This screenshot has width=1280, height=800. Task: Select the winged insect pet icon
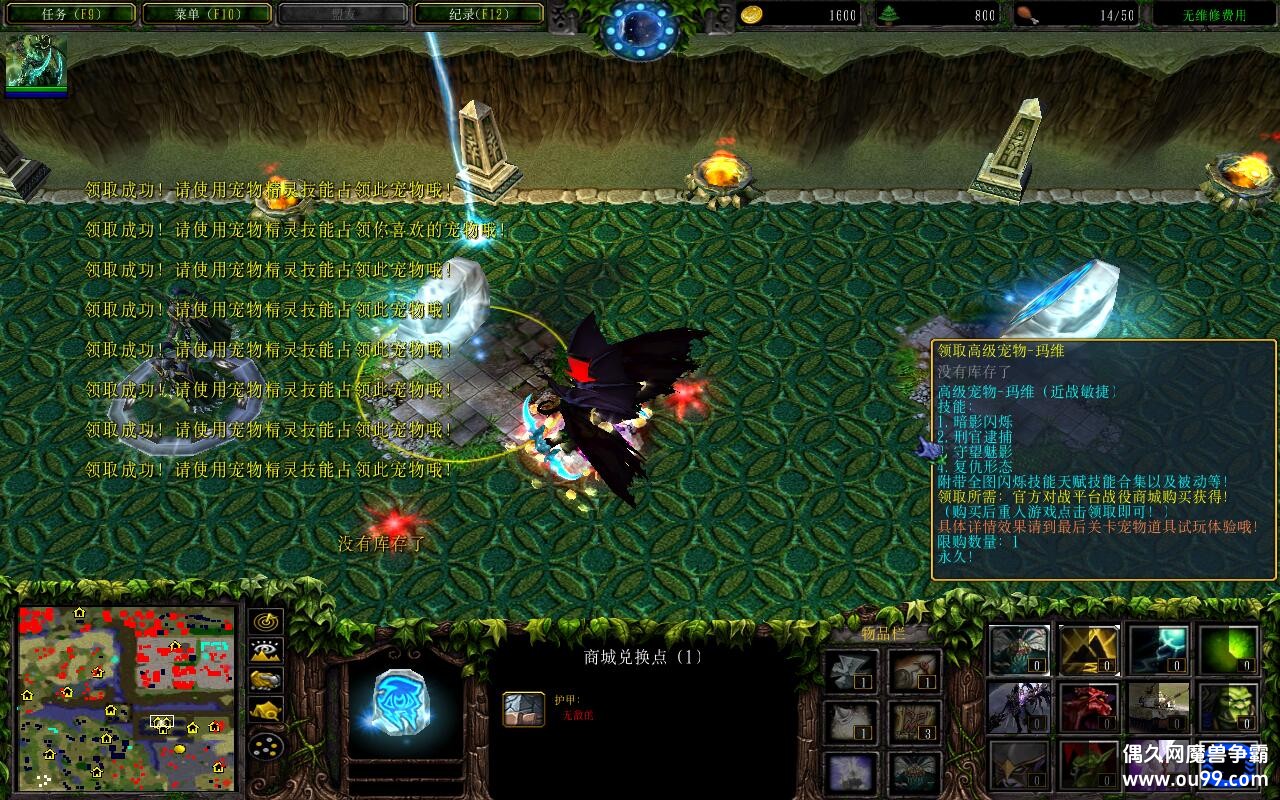(1019, 650)
